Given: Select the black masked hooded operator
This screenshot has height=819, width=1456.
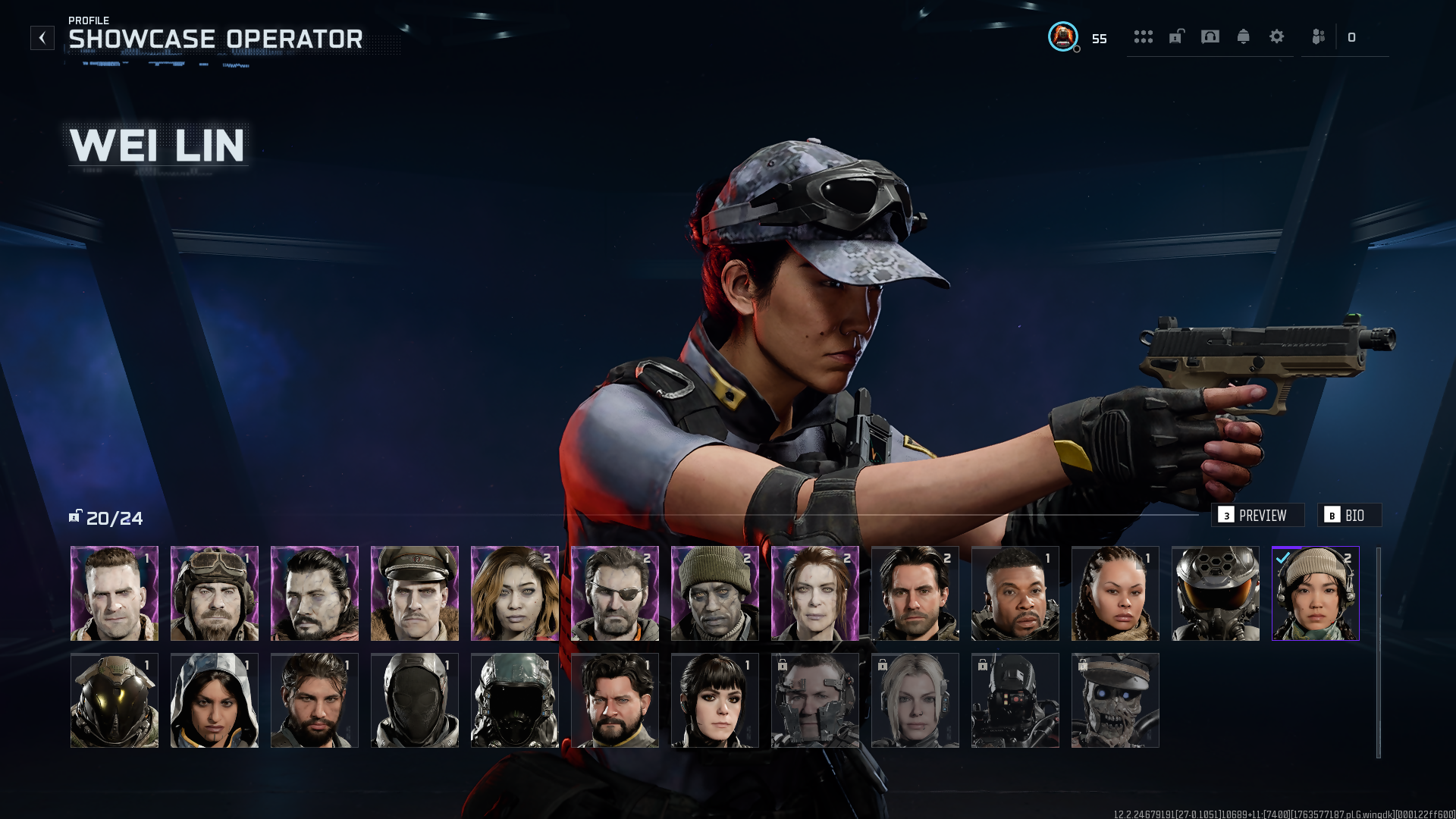Looking at the screenshot, I should [x=415, y=701].
